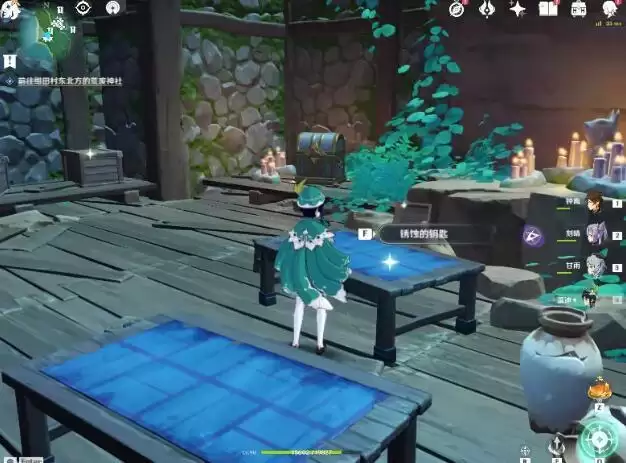
Task: Open the compass events icon
Action: coord(457,9)
